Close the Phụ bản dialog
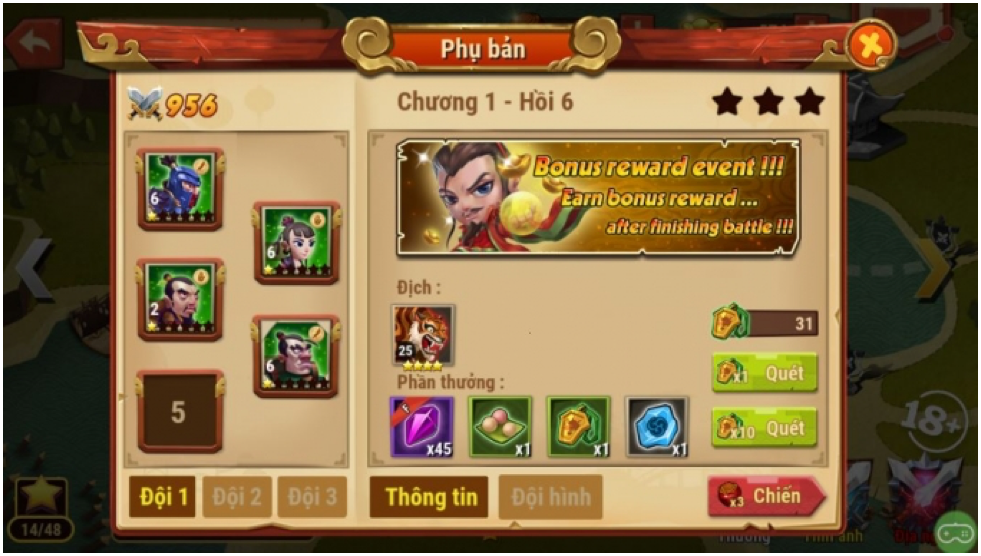Image resolution: width=981 pixels, height=556 pixels. (870, 45)
